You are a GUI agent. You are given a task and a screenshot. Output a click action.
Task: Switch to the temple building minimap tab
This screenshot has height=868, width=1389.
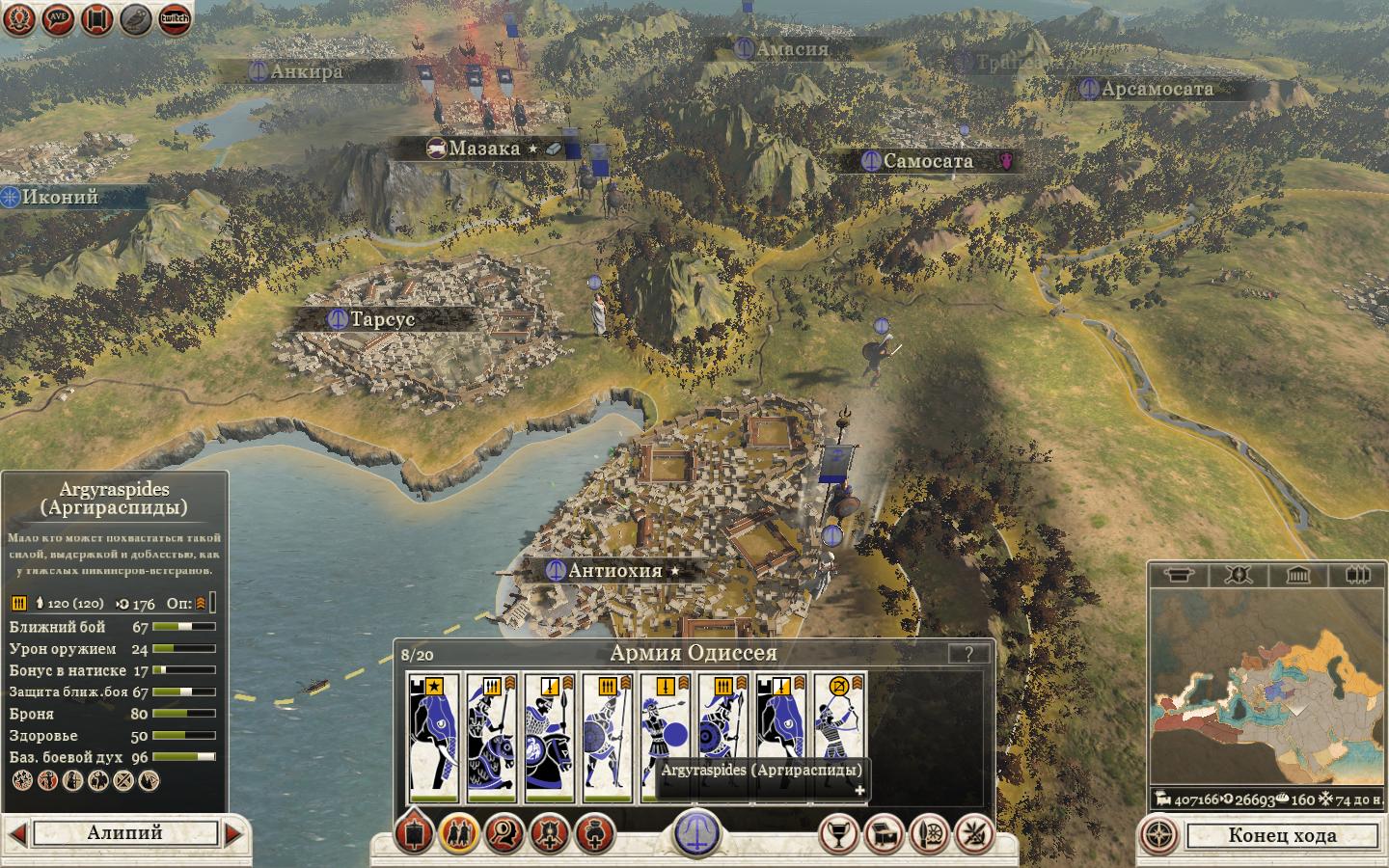(1298, 576)
